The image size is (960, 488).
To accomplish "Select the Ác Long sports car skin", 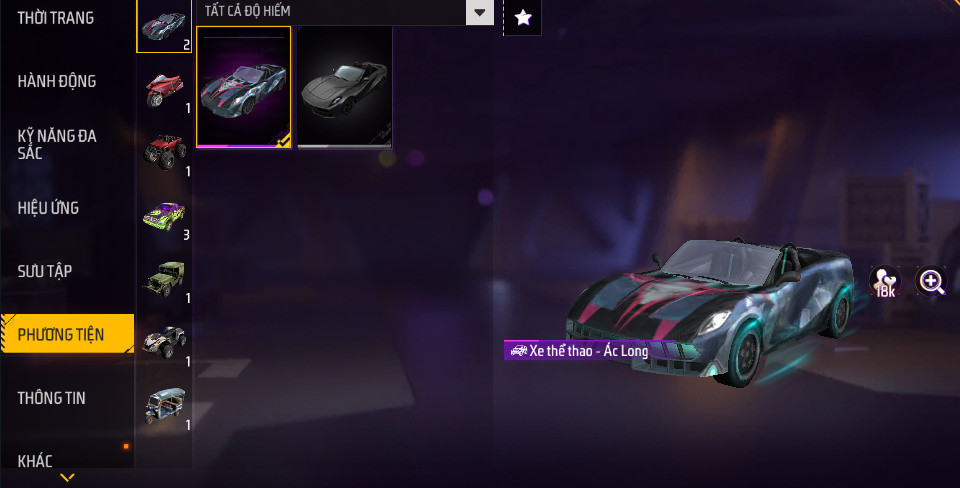I will 244,87.
